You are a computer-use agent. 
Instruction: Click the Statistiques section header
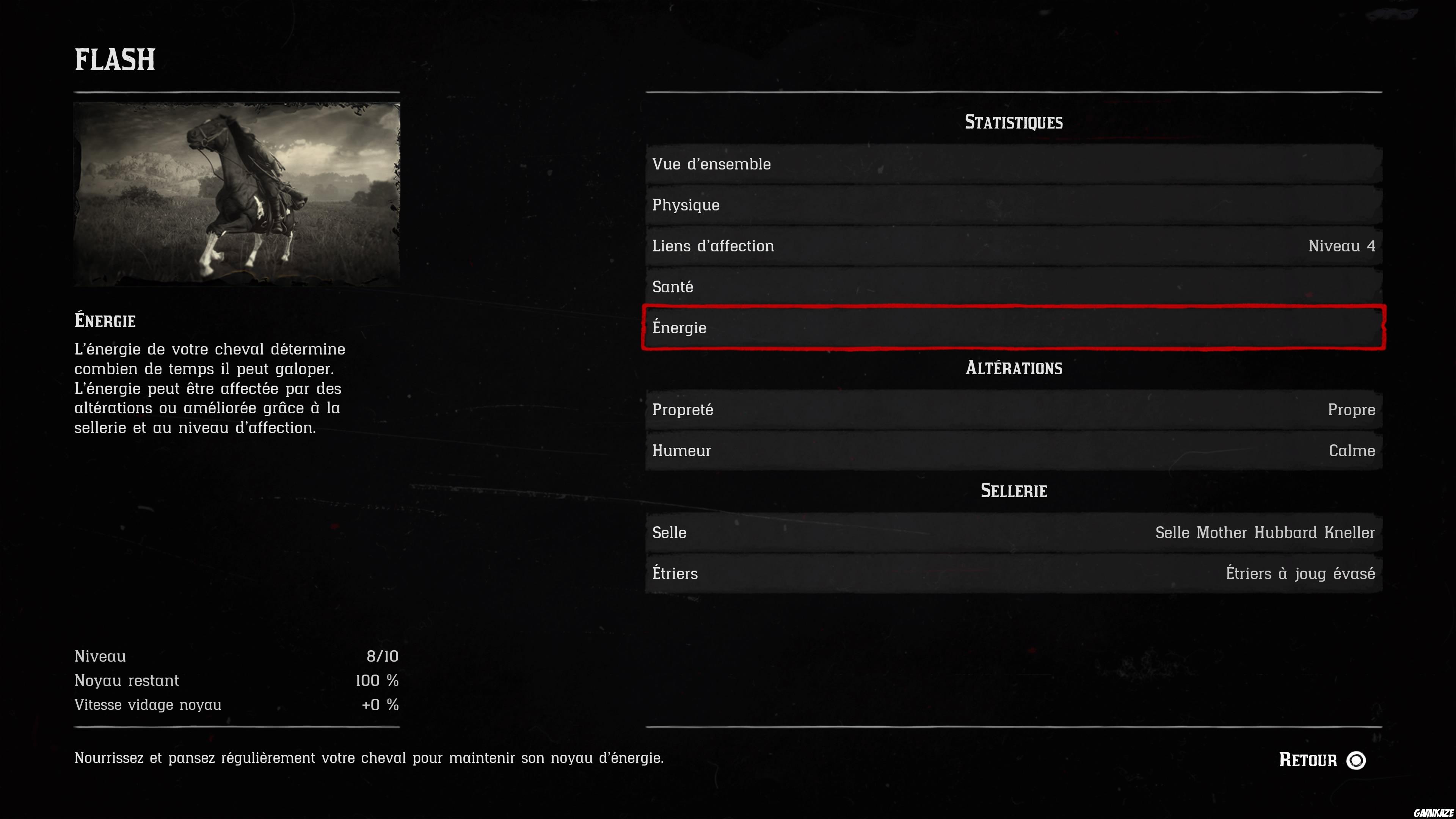click(x=1014, y=121)
